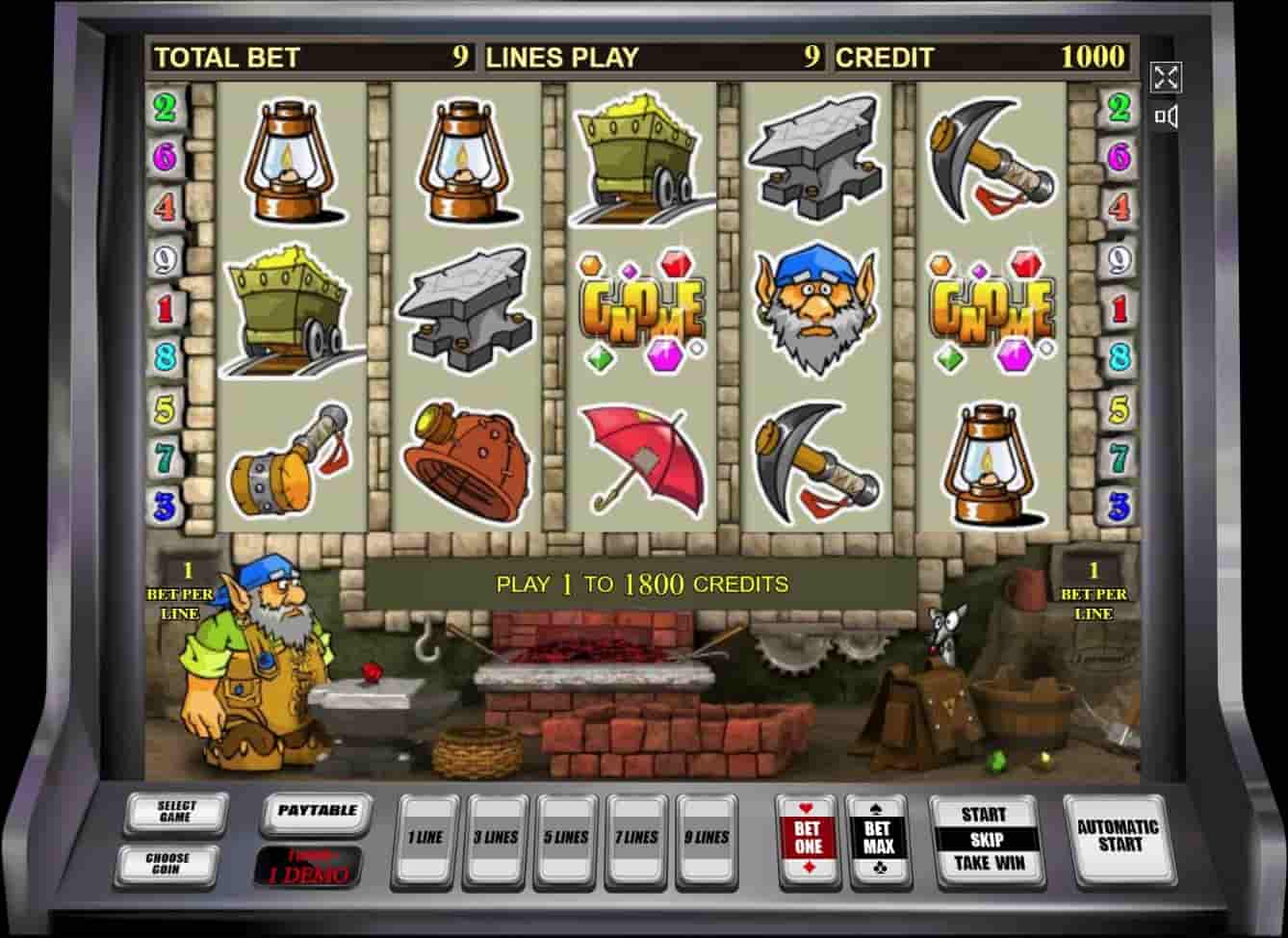Place the Bet Max wager

pos(878,838)
